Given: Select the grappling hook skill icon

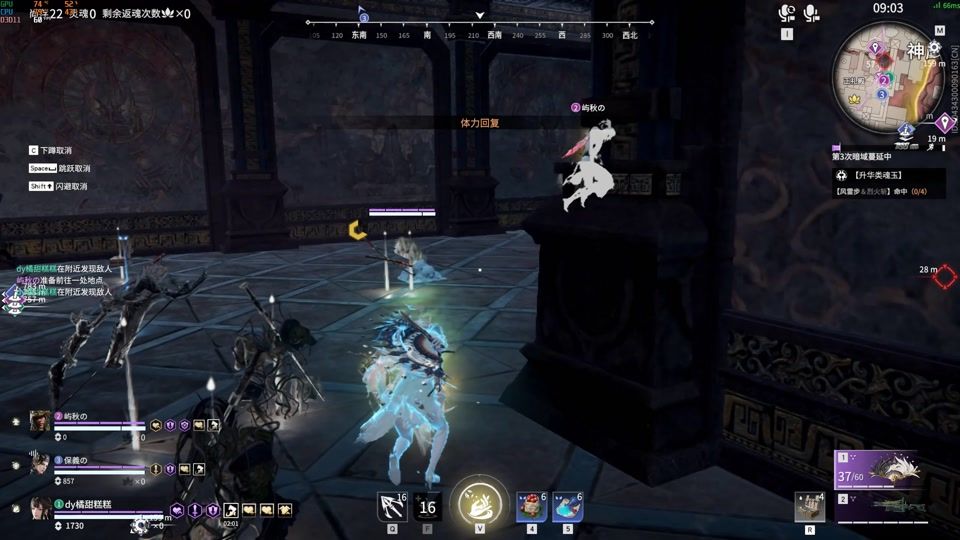Looking at the screenshot, I should tap(391, 507).
